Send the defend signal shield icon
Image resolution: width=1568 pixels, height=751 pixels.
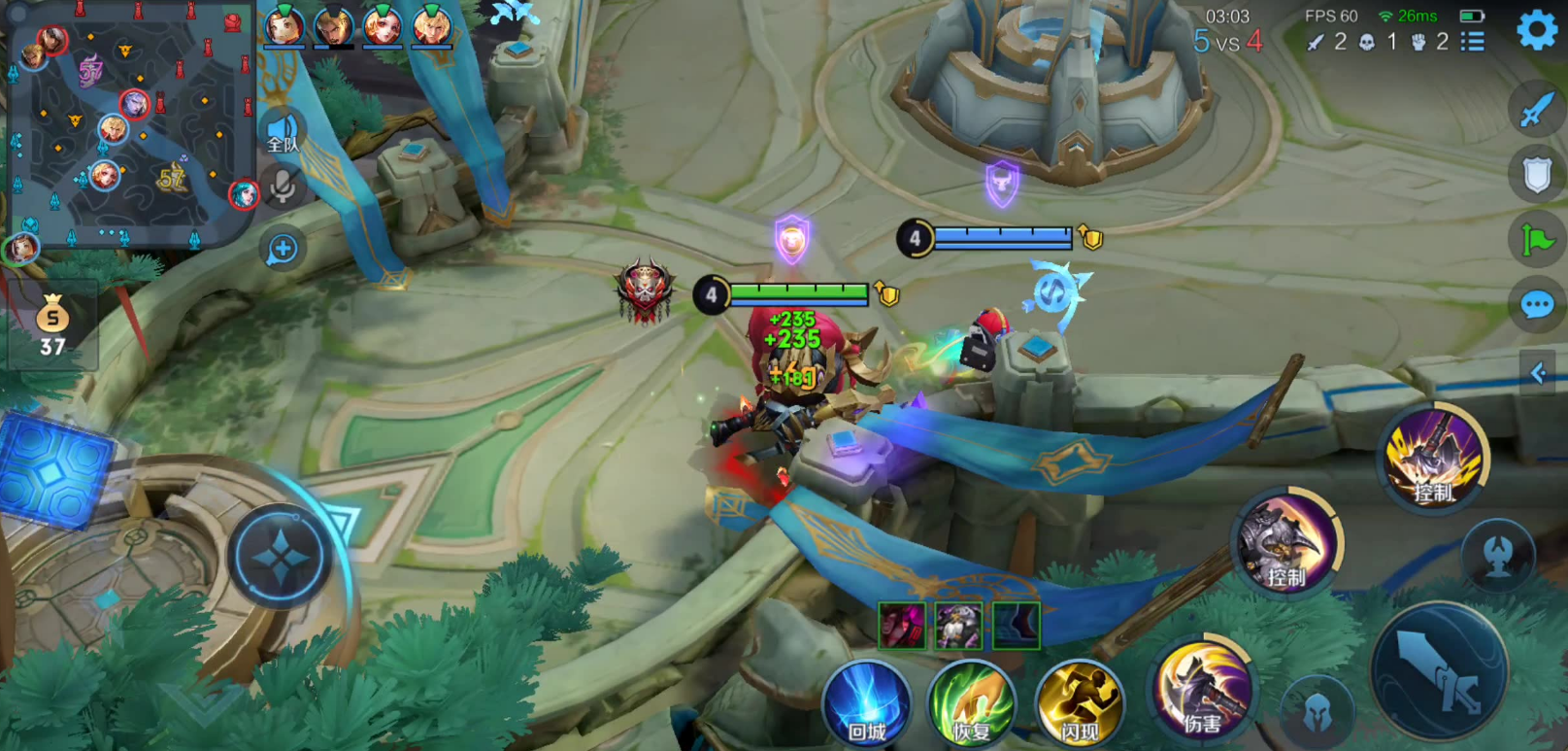point(1536,175)
